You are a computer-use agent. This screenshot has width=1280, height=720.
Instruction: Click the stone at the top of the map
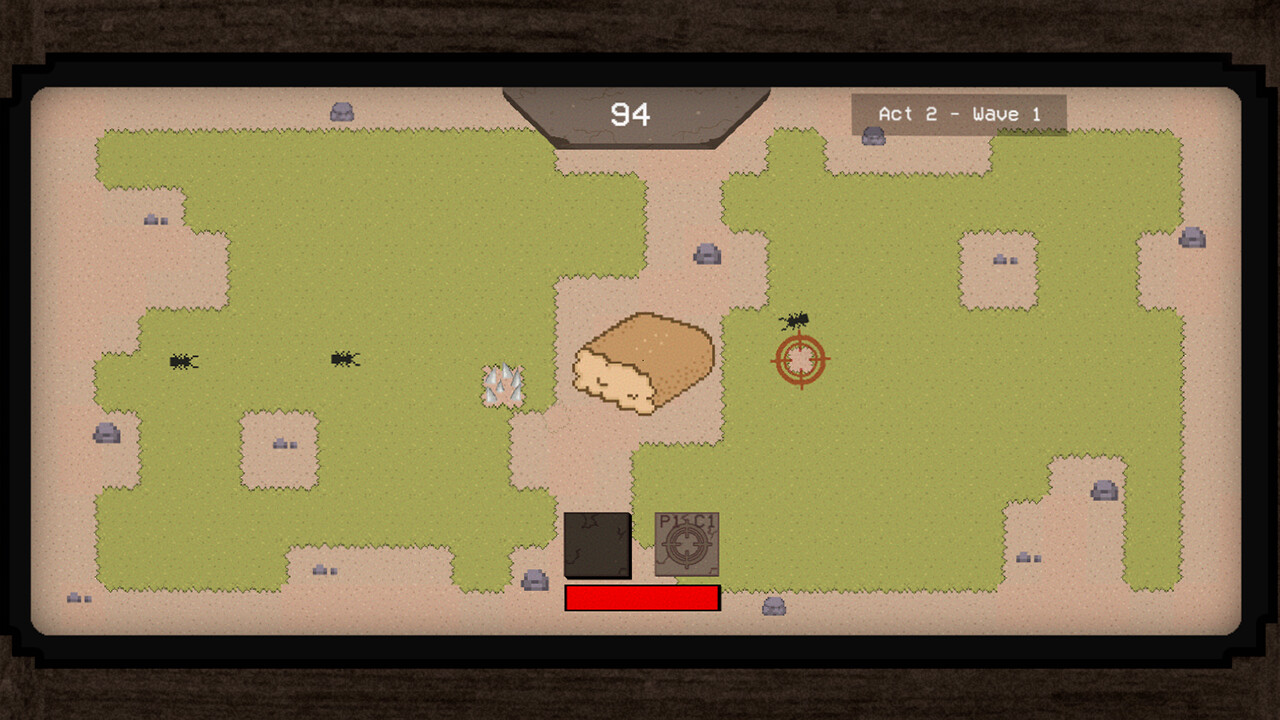(x=342, y=111)
